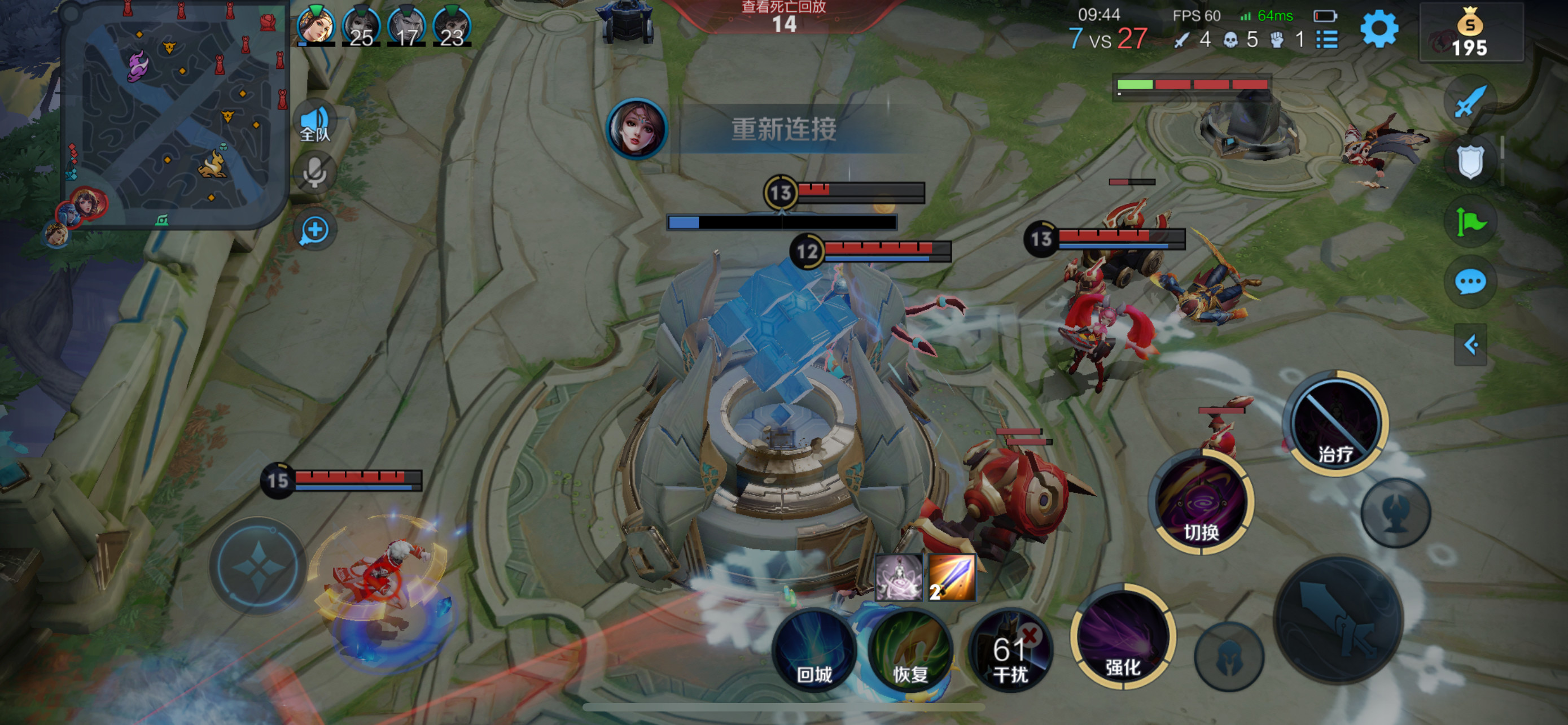The height and width of the screenshot is (725, 1568).
Task: Activate the 干扰 interference summoner spell
Action: point(1010,650)
